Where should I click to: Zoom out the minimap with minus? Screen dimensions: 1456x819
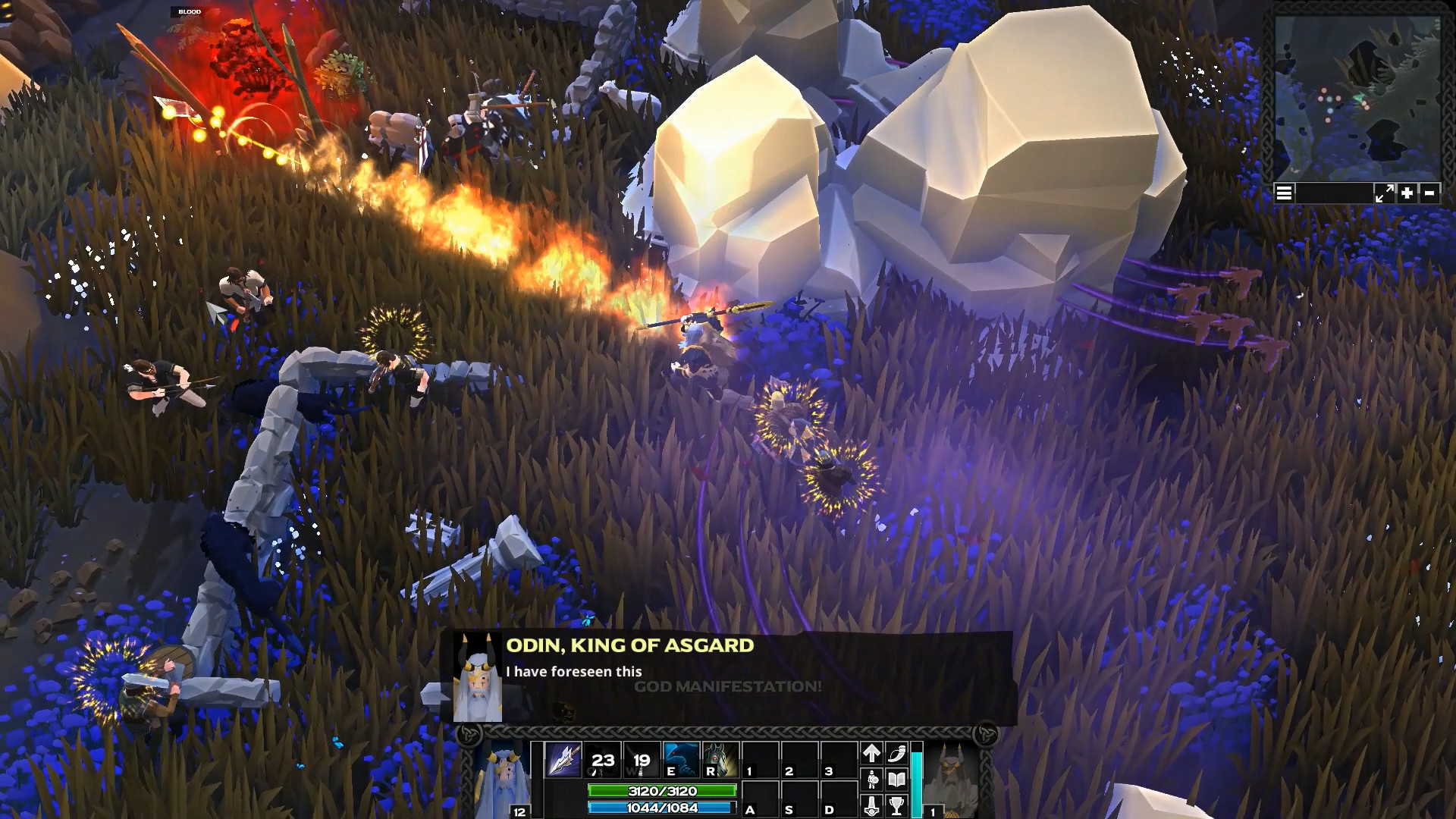point(1429,193)
